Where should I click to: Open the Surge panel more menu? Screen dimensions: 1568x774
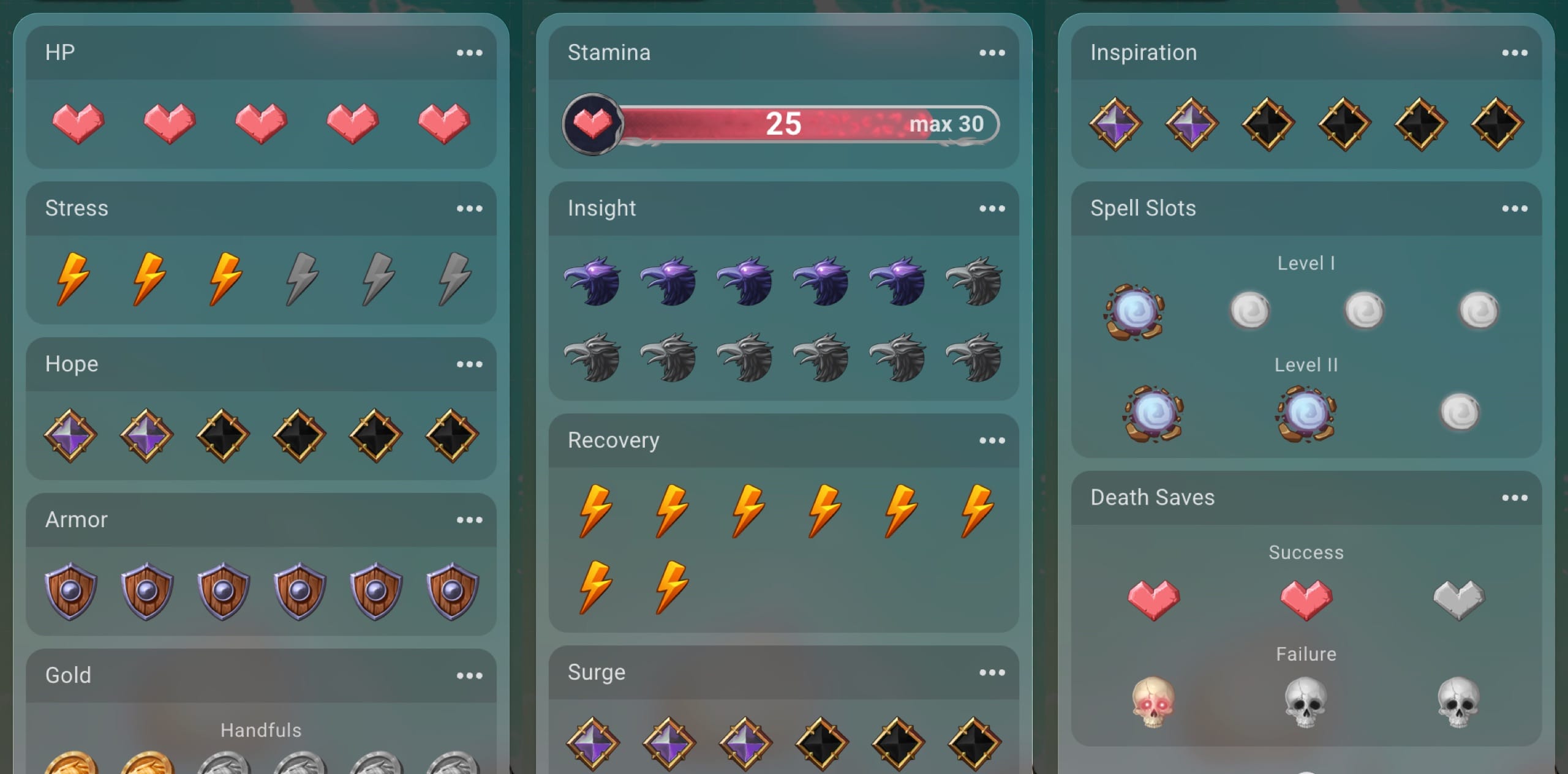pyautogui.click(x=992, y=673)
